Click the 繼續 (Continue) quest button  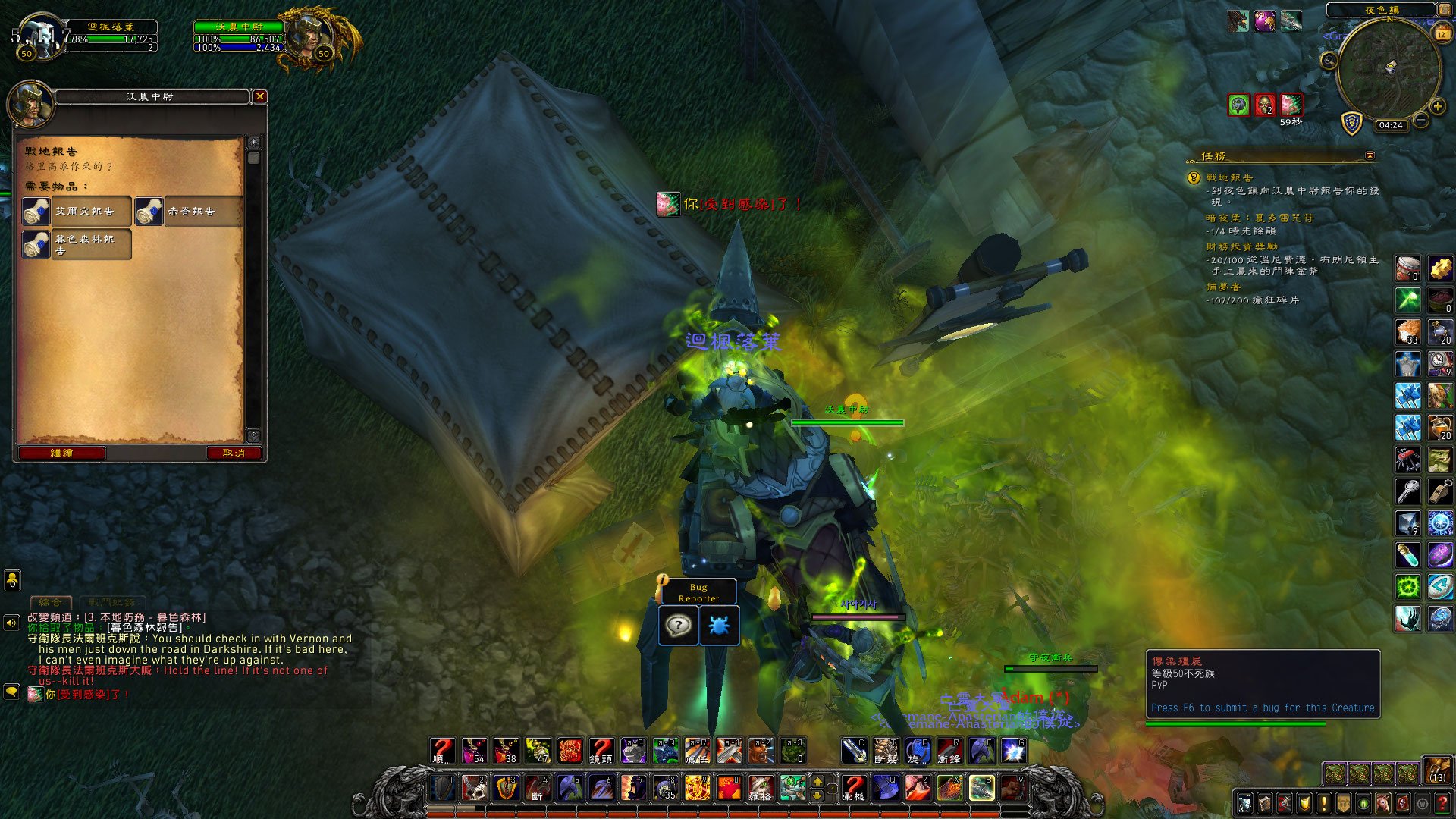[x=61, y=453]
